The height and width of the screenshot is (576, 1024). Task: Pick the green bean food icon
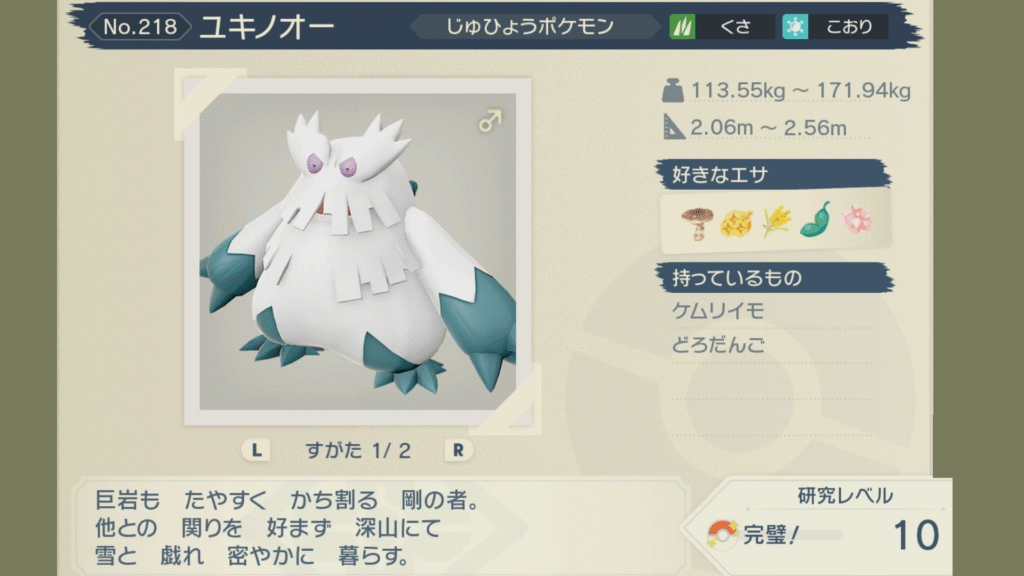(815, 221)
